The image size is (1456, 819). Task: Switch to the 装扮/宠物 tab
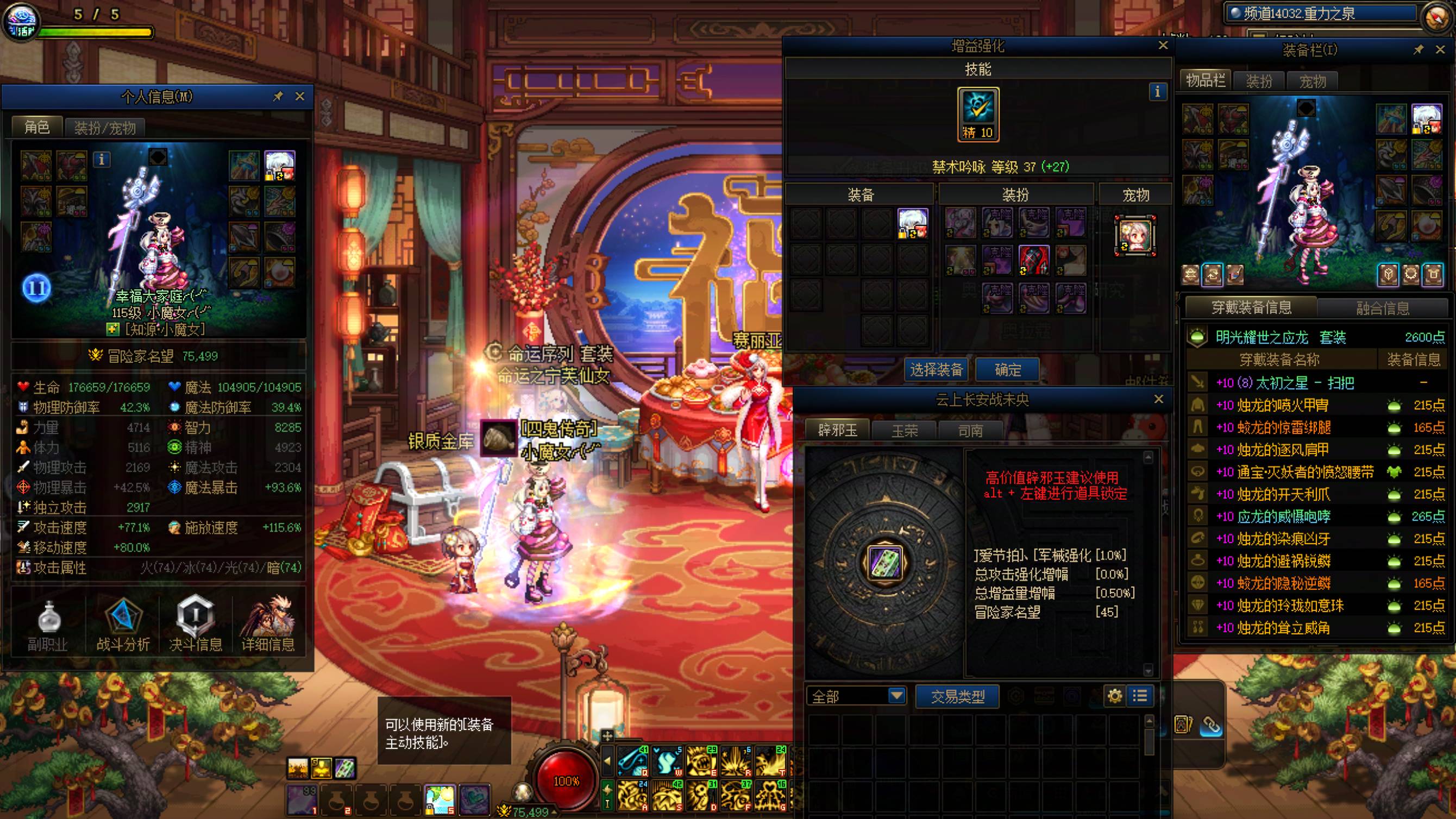point(105,128)
